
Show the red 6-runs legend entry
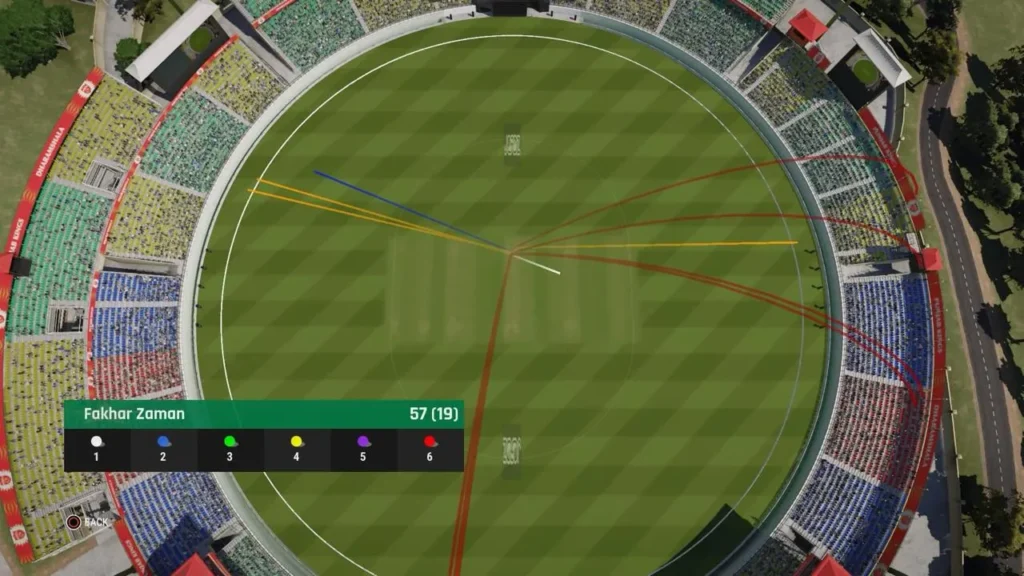click(430, 447)
